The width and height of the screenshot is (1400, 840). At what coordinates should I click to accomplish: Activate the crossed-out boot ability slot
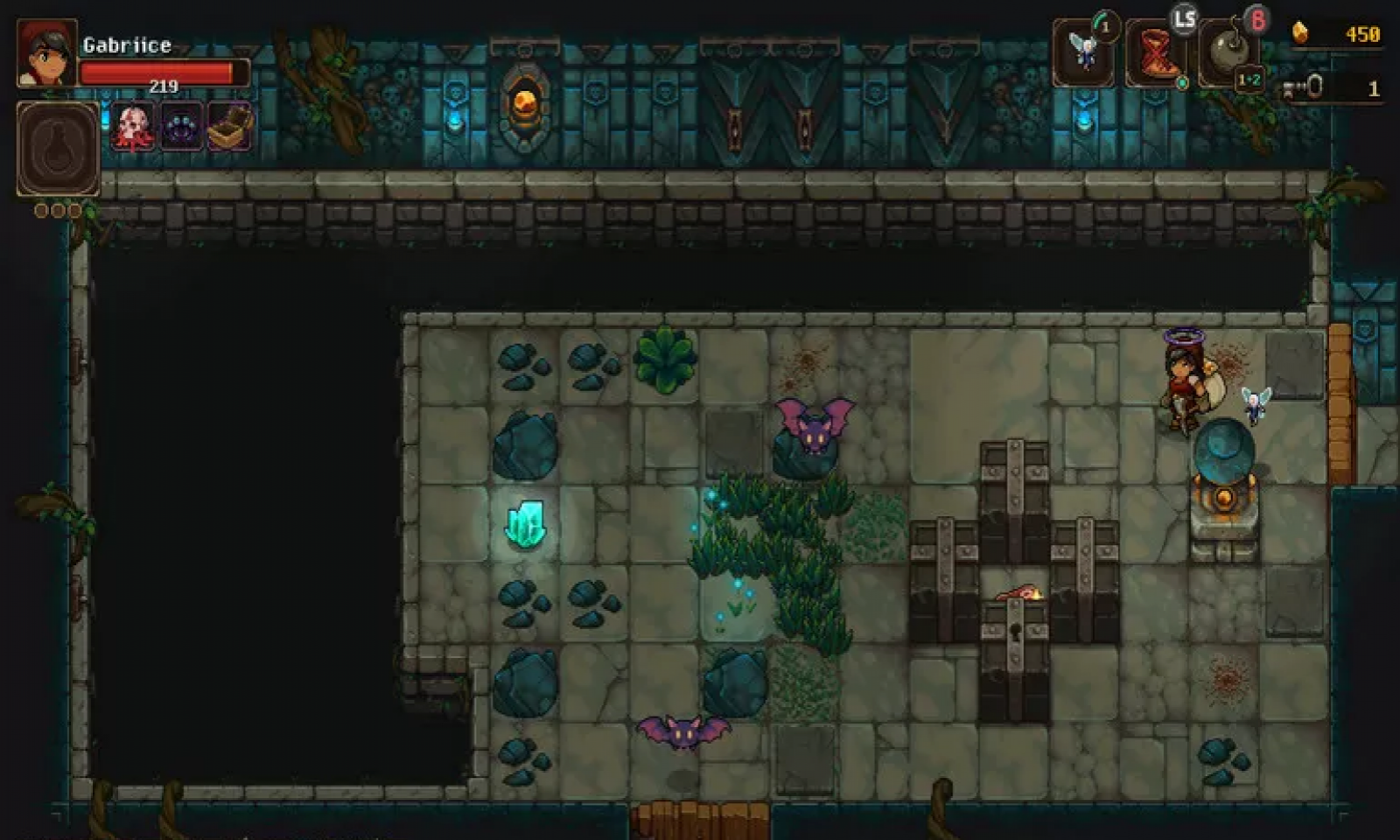1155,54
